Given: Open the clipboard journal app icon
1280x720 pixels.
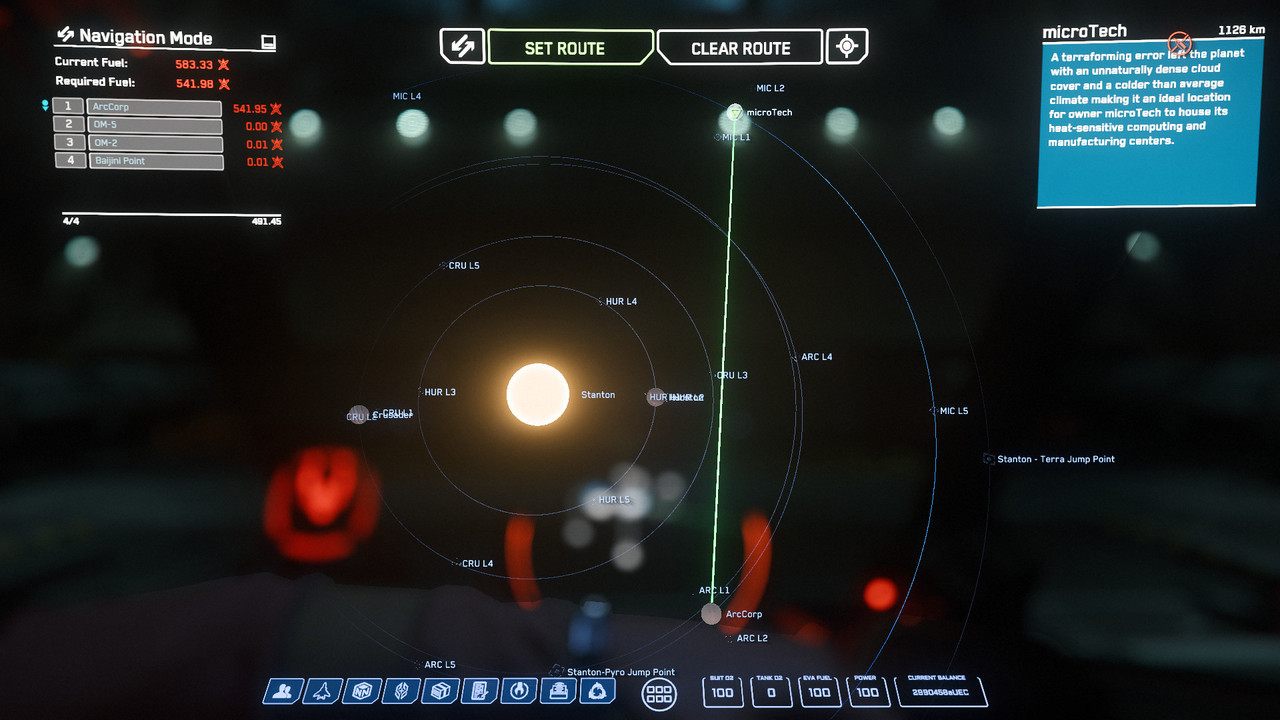Looking at the screenshot, I should (479, 691).
